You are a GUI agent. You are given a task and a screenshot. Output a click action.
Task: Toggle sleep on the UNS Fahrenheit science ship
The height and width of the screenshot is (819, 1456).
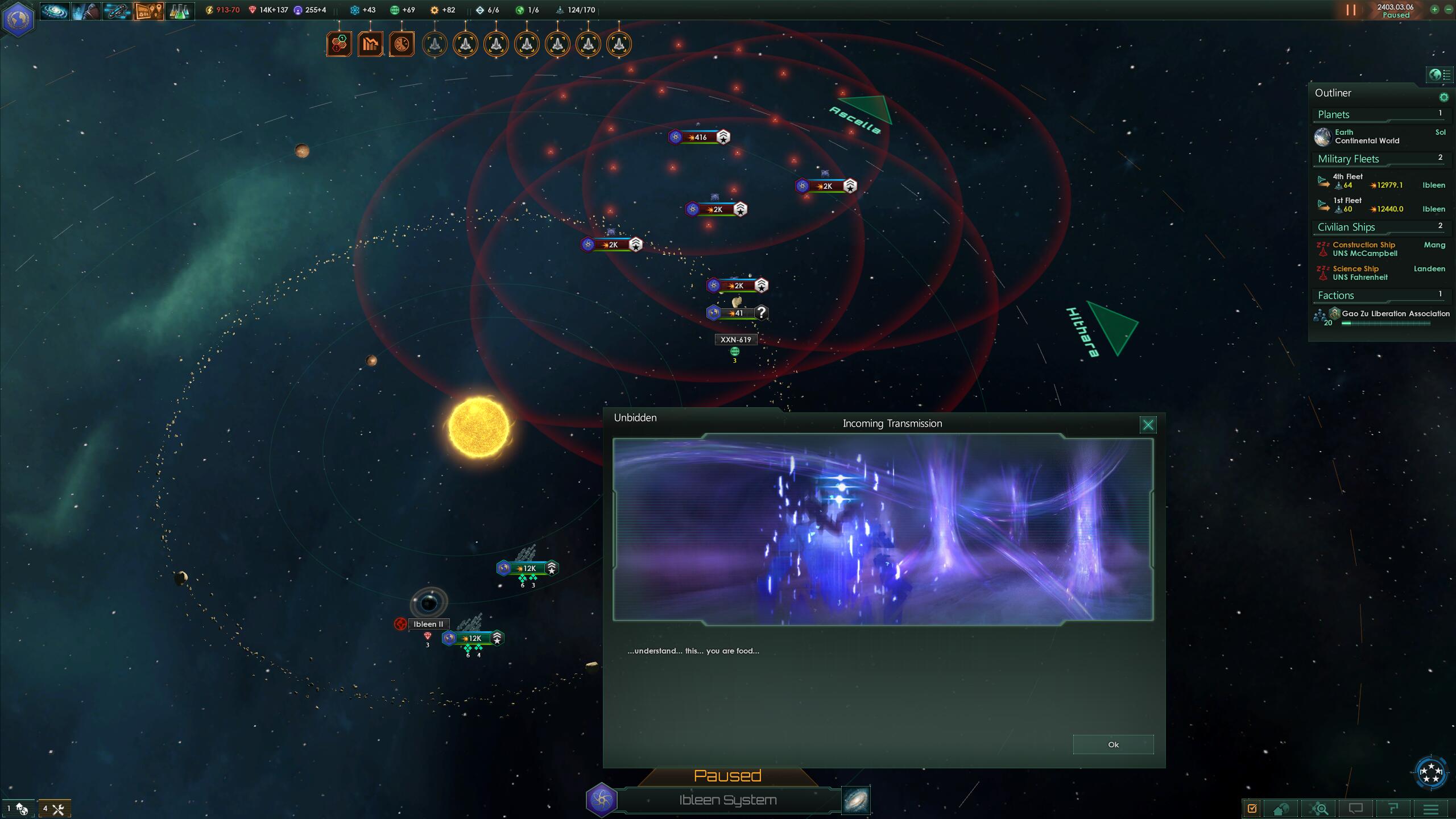pos(1322,269)
